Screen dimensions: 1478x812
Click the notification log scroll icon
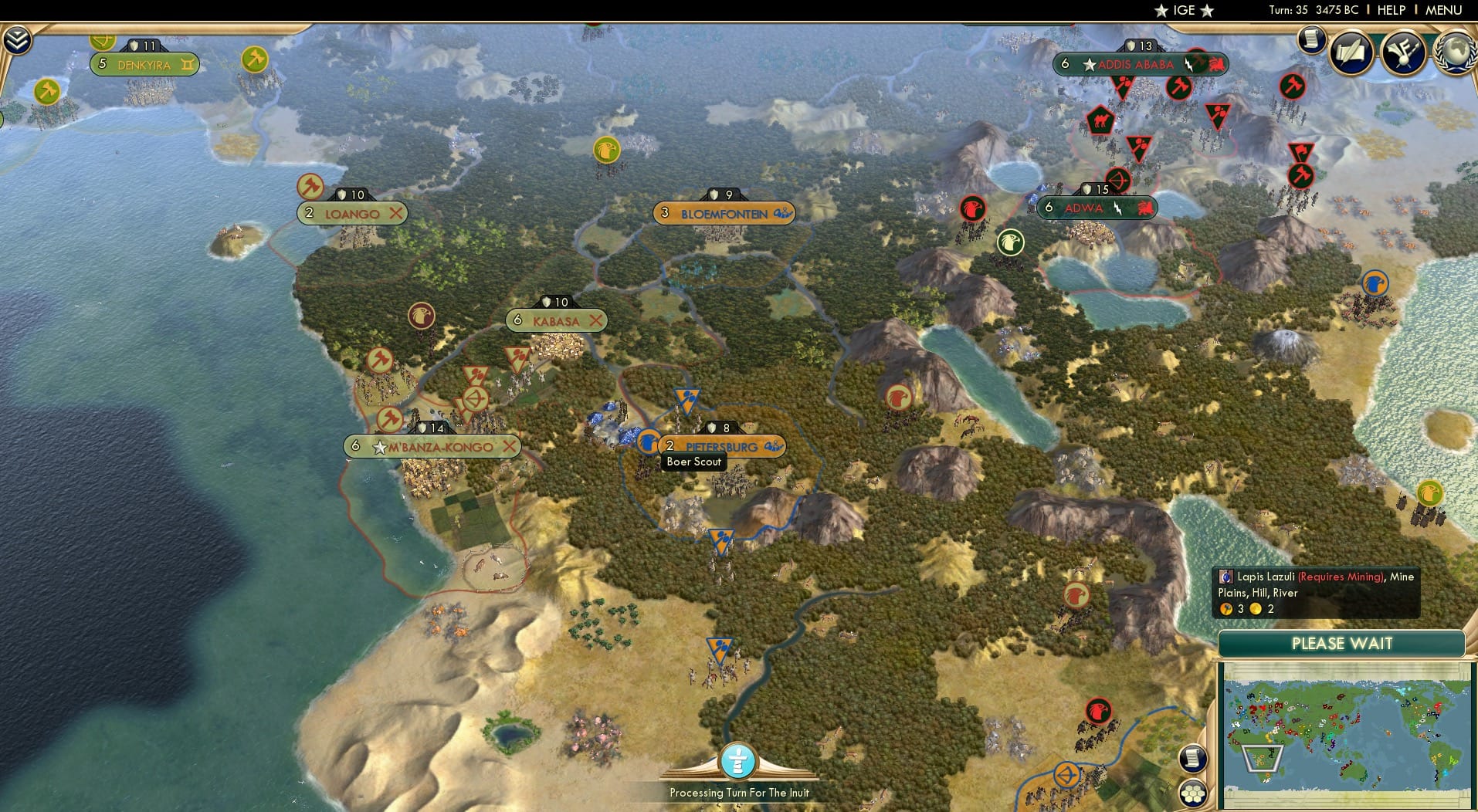pos(1310,39)
